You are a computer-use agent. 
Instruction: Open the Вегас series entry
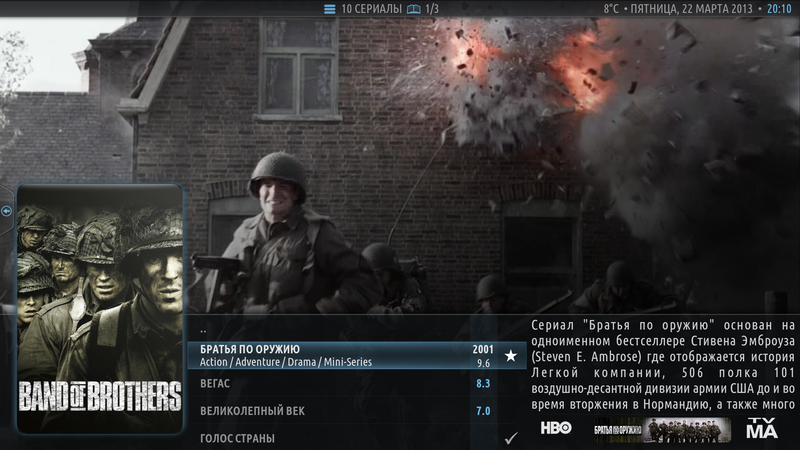[x=340, y=384]
